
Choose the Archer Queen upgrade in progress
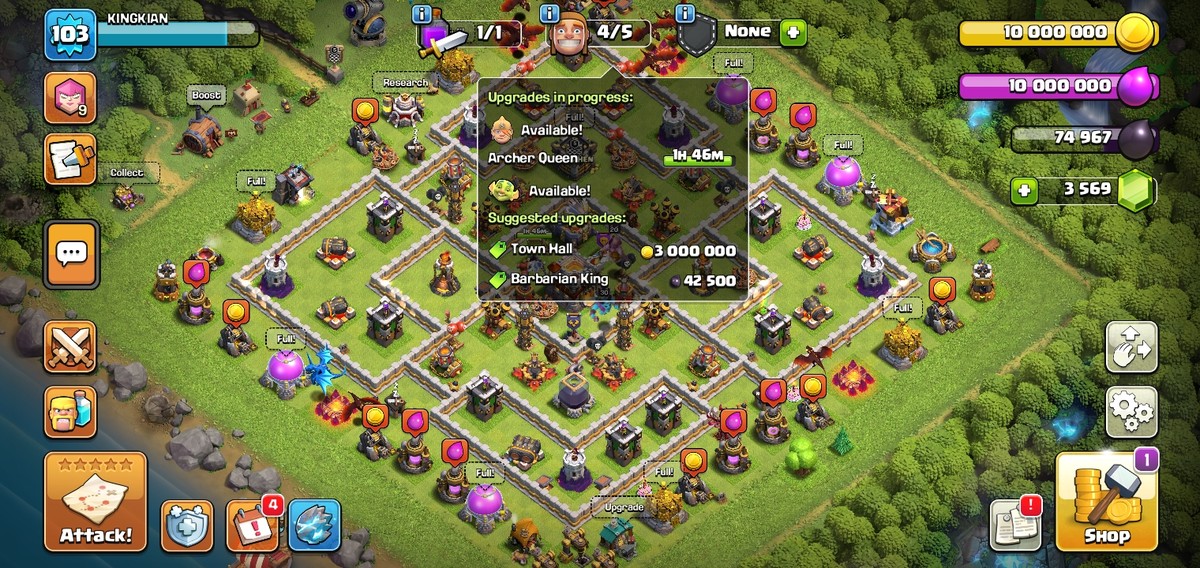[610, 158]
